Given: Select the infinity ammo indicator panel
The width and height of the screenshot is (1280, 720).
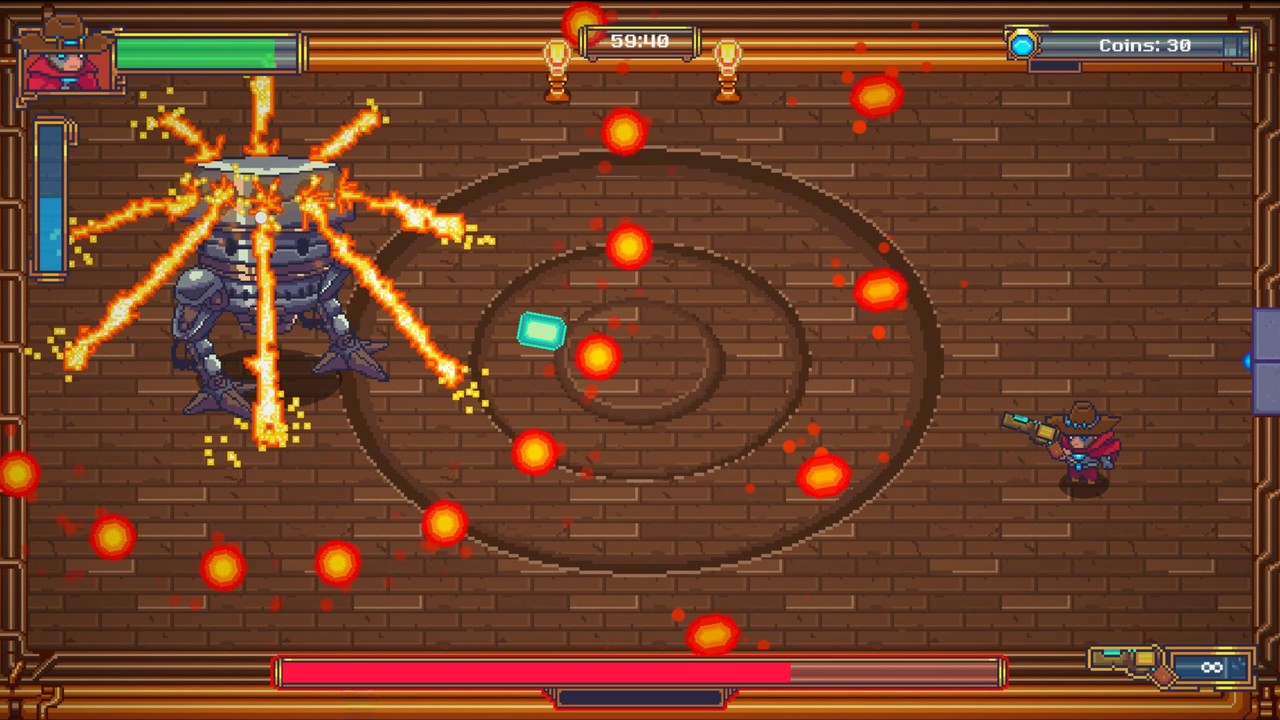Looking at the screenshot, I should pyautogui.click(x=1213, y=667).
